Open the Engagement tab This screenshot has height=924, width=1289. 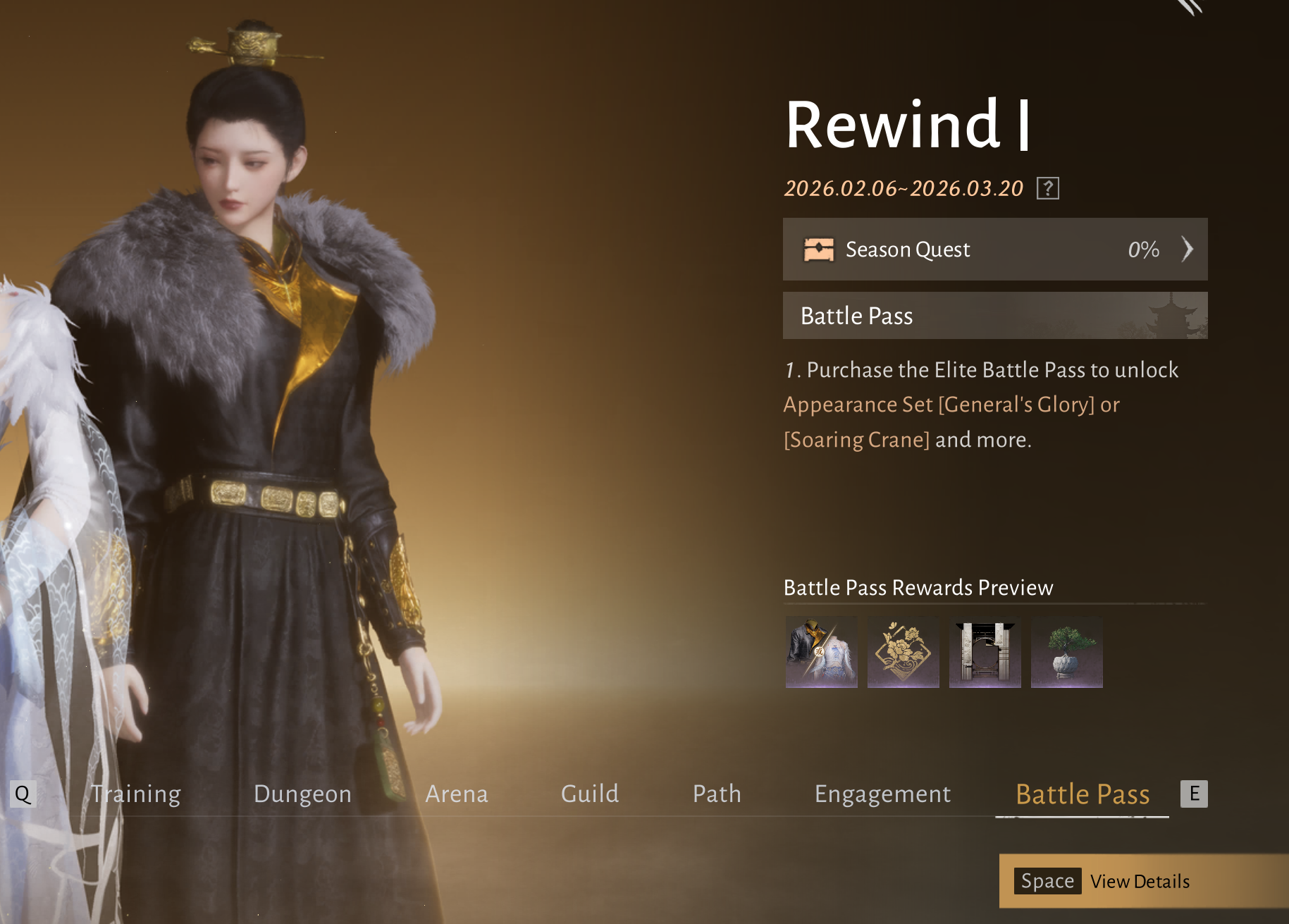point(882,794)
